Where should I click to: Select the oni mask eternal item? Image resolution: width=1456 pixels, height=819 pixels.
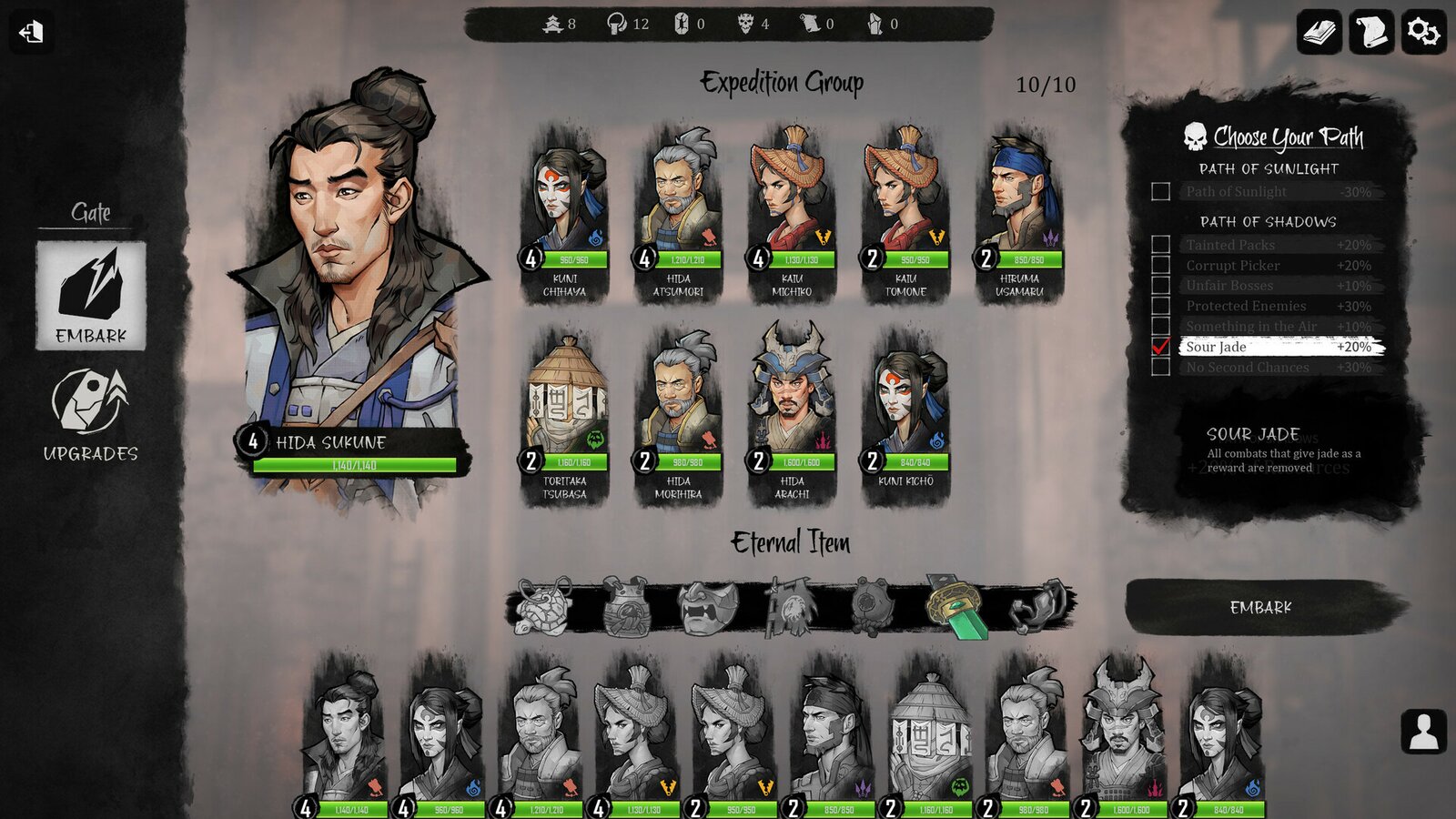(x=707, y=605)
